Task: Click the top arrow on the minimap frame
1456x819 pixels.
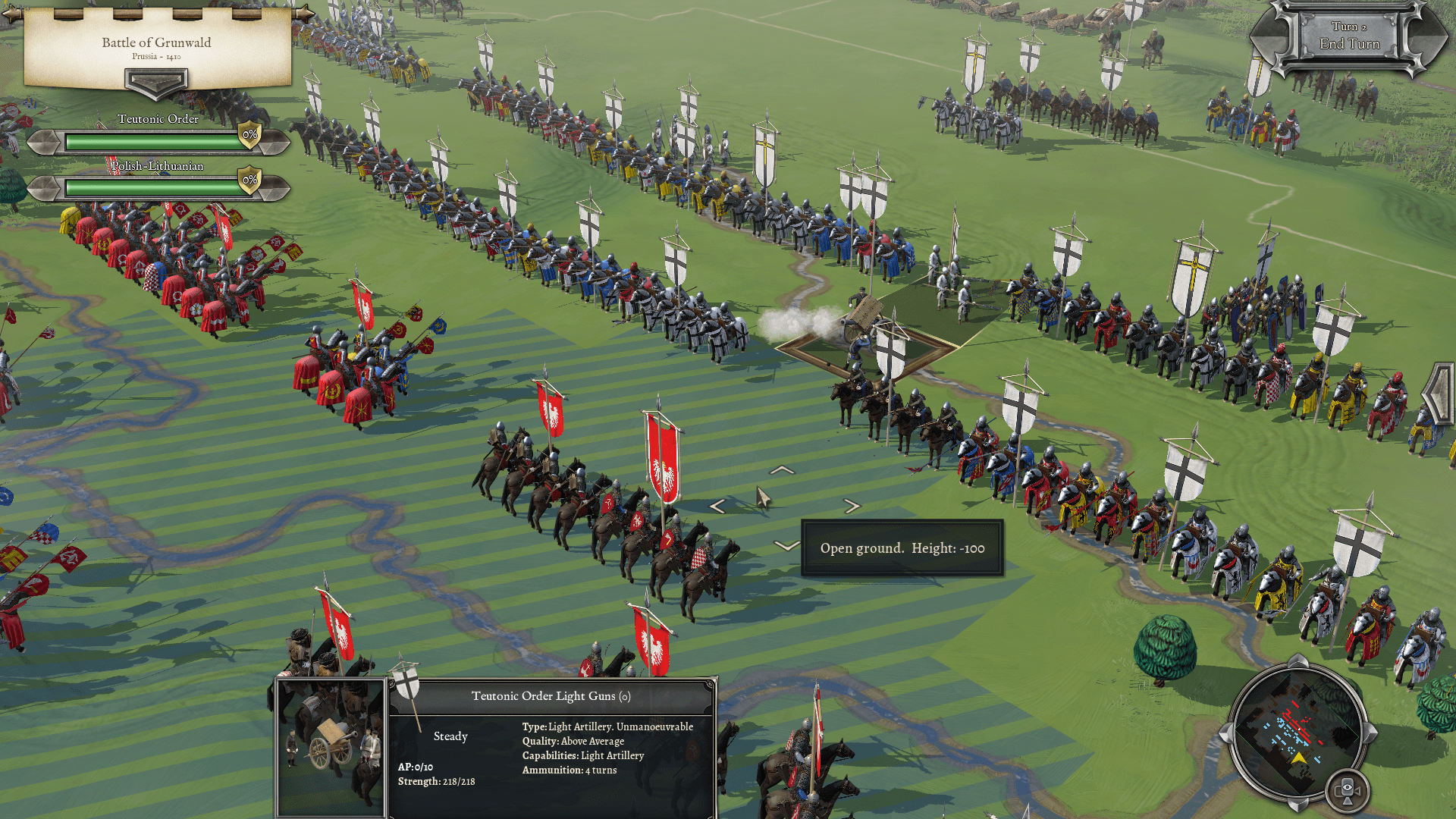Action: (1298, 661)
